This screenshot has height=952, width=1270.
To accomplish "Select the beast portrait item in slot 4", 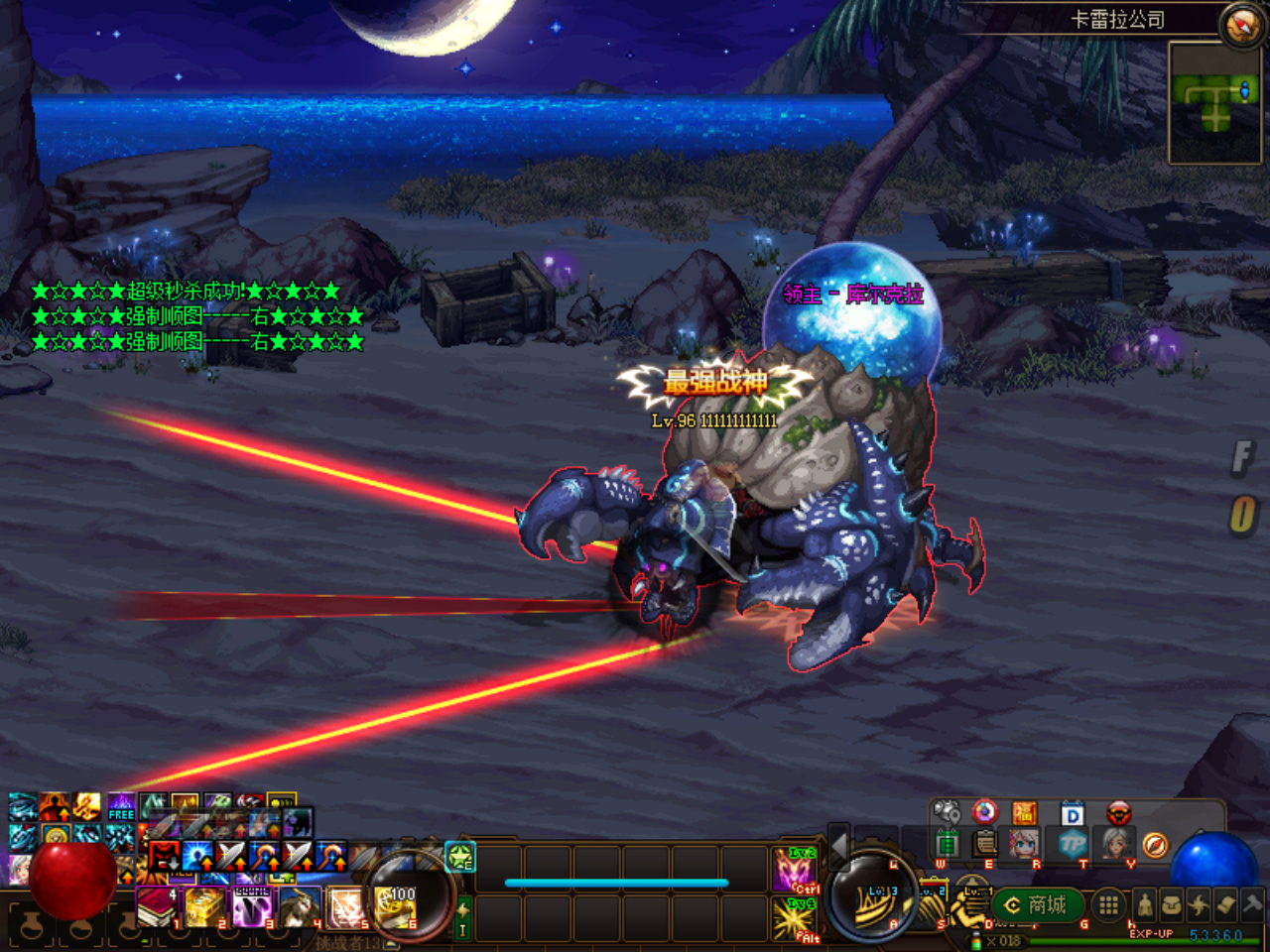I will tap(299, 907).
